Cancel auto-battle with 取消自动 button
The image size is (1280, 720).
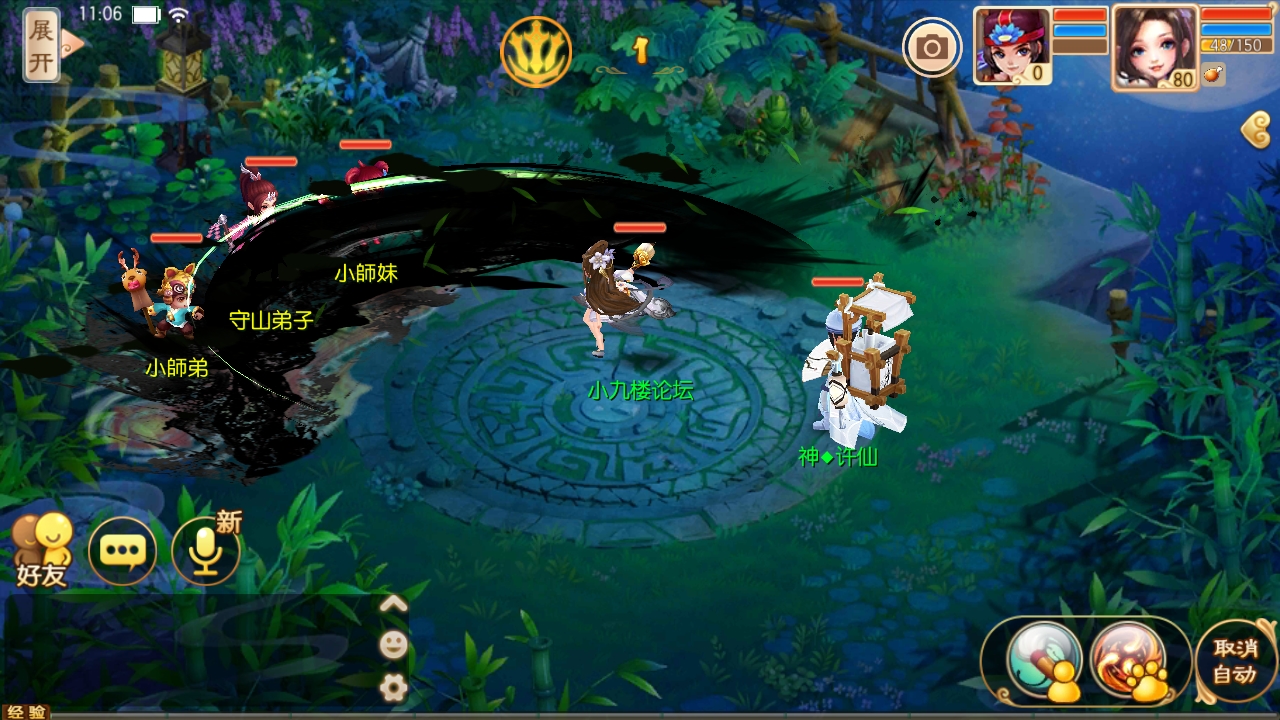point(1234,660)
